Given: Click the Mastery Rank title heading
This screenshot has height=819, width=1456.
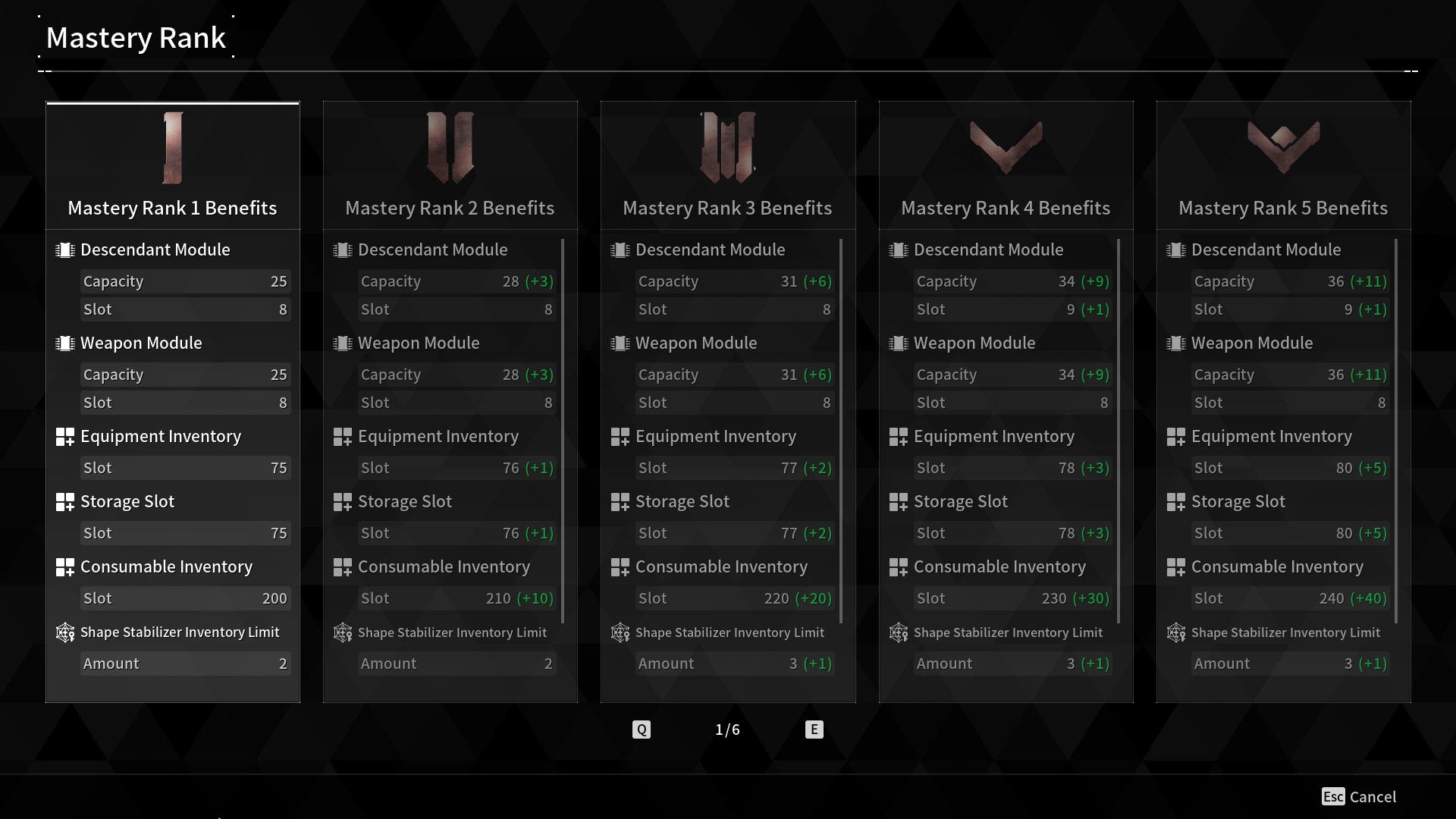Looking at the screenshot, I should coord(136,37).
